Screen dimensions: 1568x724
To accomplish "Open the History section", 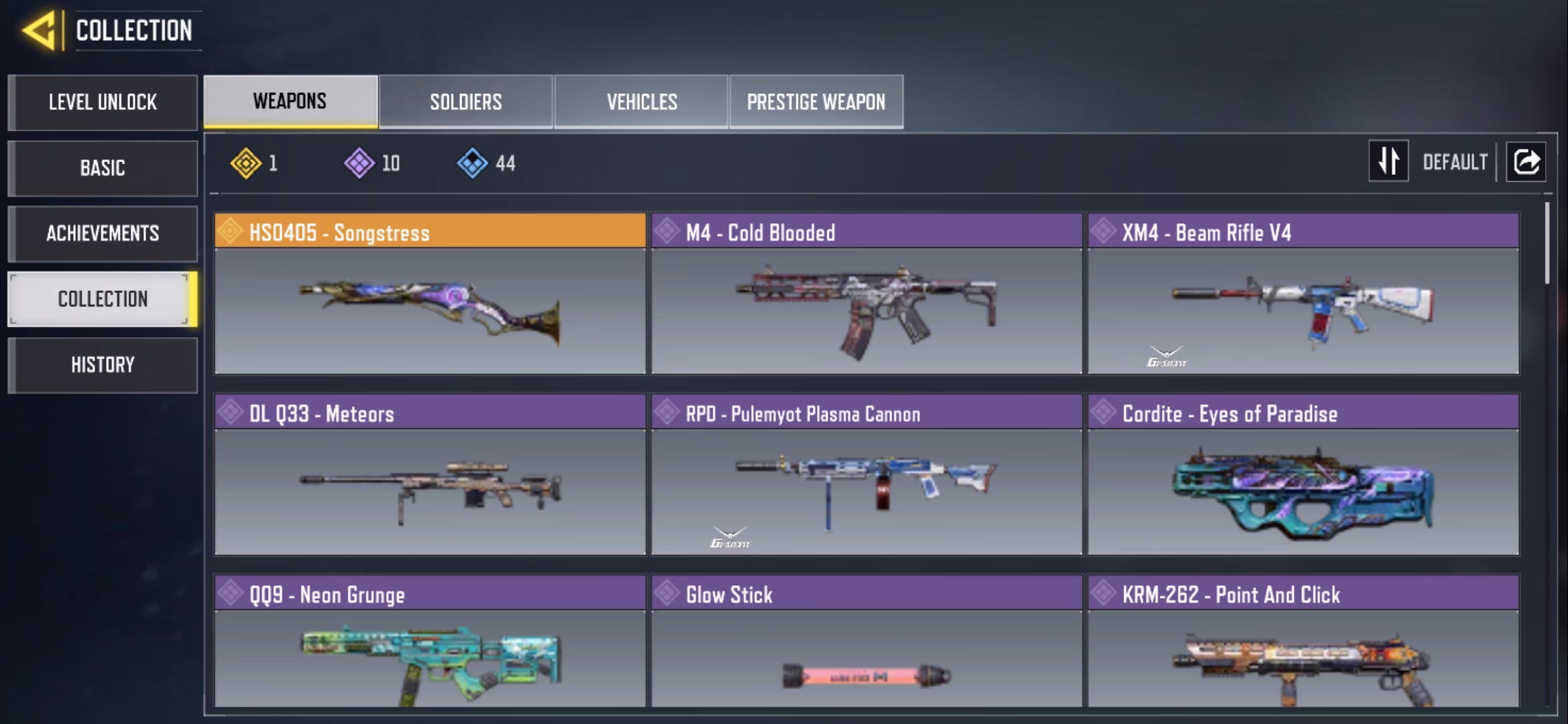I will [x=103, y=365].
